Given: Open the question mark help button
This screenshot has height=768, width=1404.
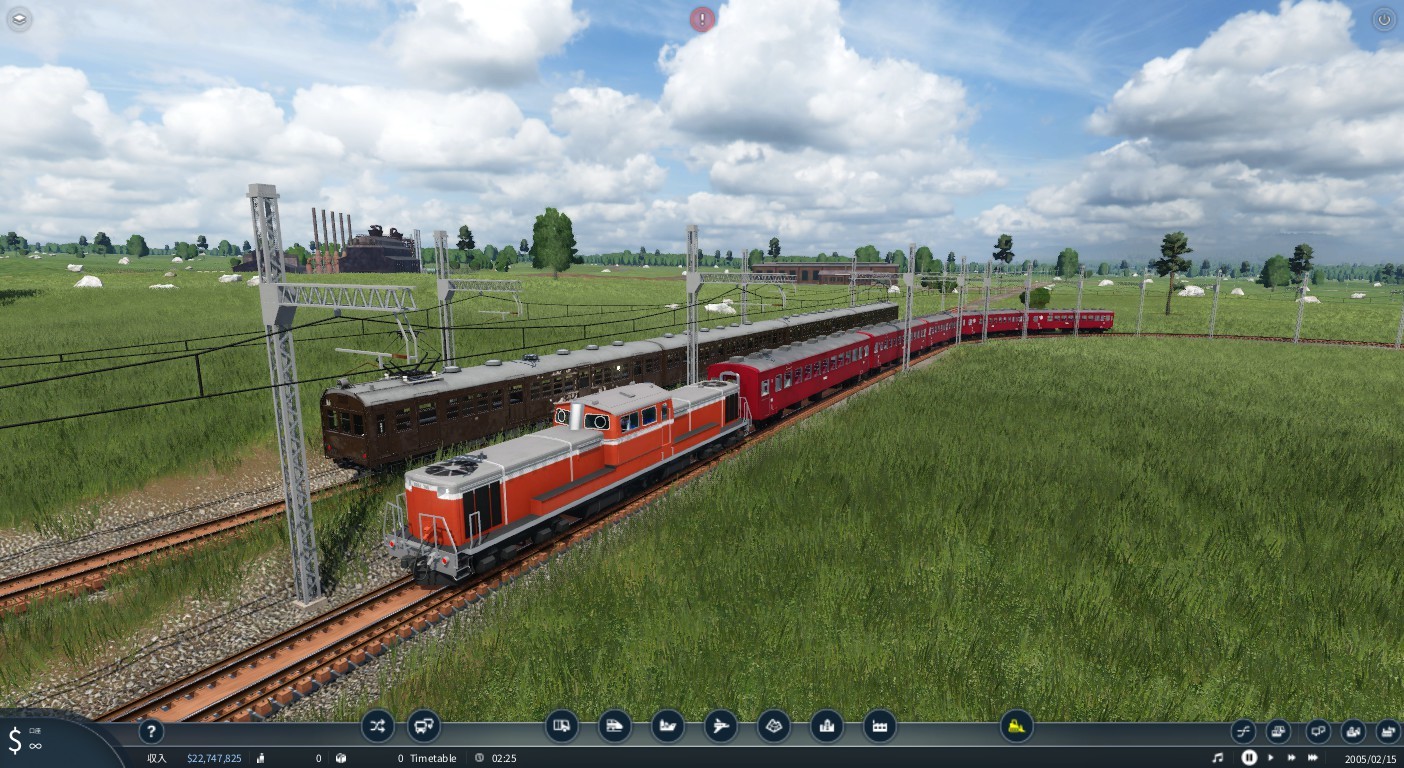Looking at the screenshot, I should point(150,731).
